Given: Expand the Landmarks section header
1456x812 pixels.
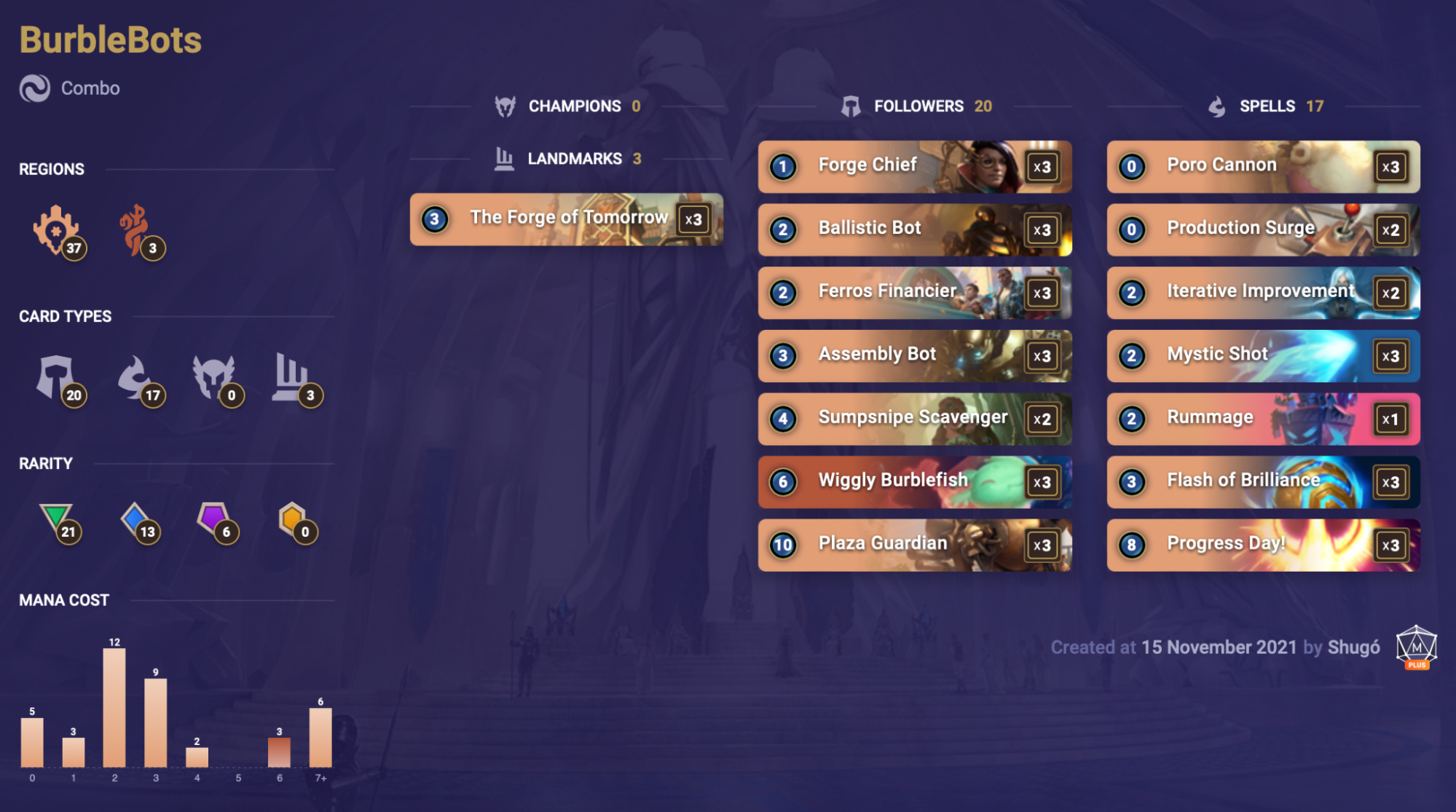Looking at the screenshot, I should (573, 158).
